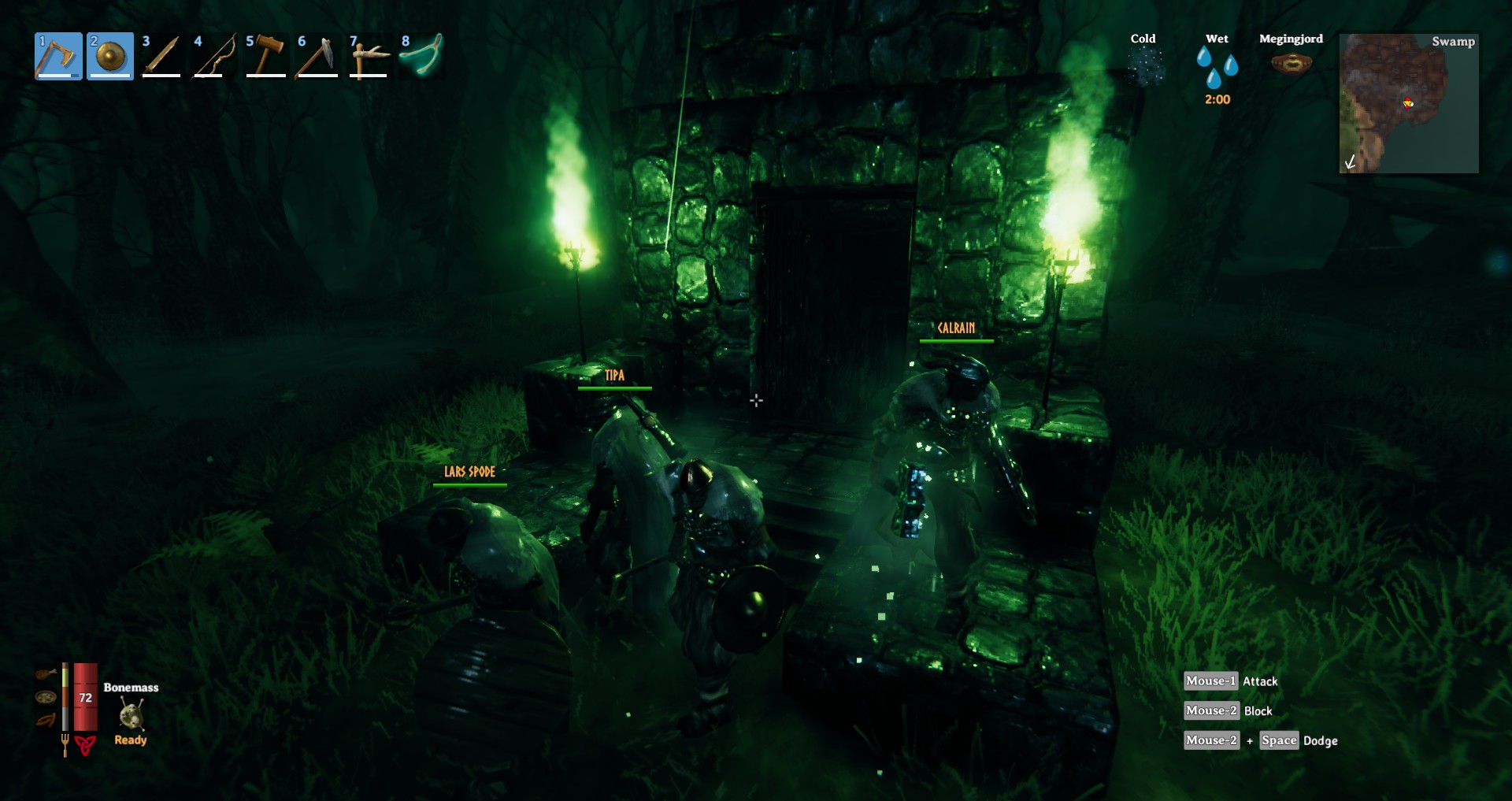Image resolution: width=1512 pixels, height=801 pixels.
Task: Select the axe in hotbar slot 1
Action: point(59,57)
